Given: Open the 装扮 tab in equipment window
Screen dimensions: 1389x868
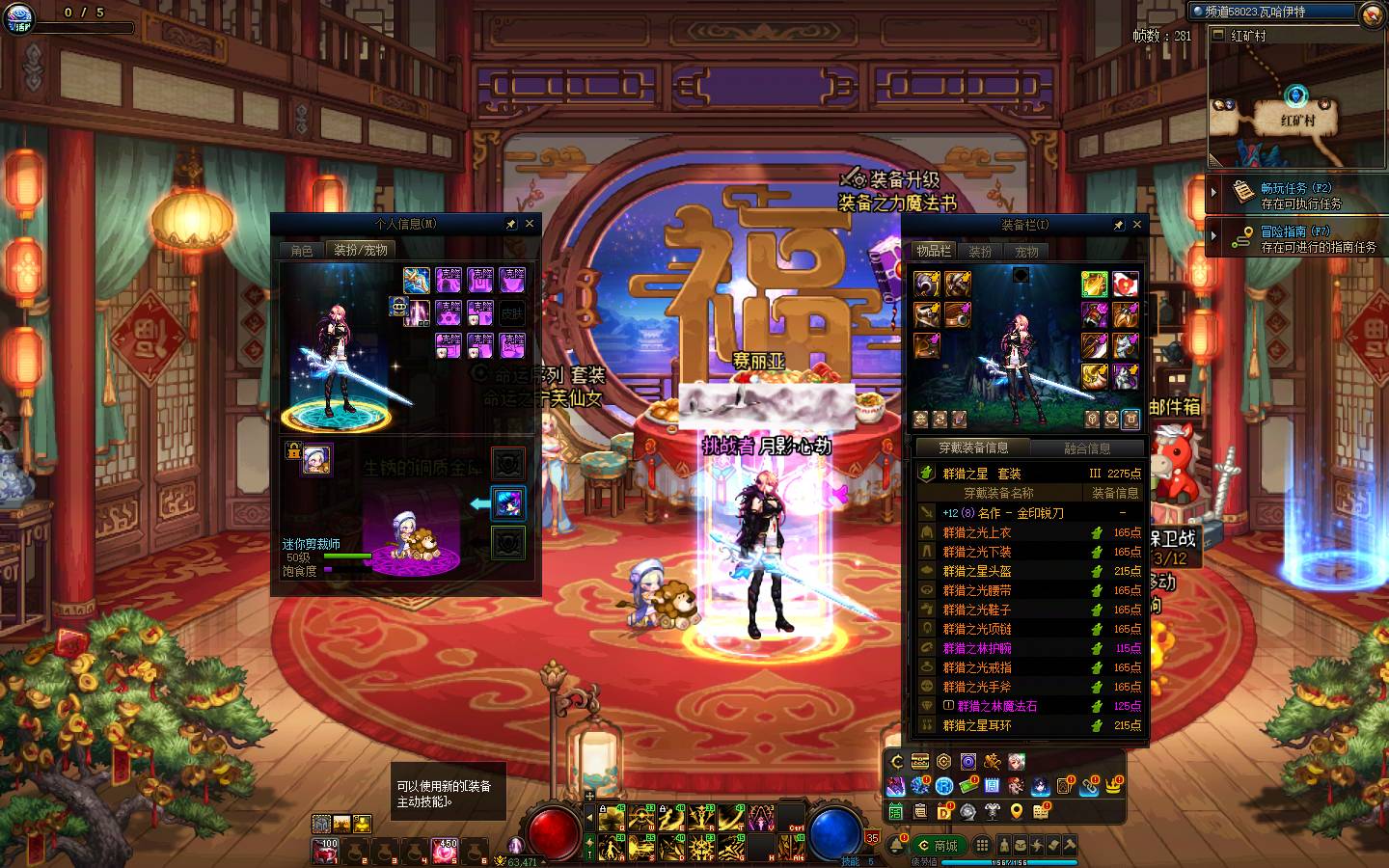Looking at the screenshot, I should click(980, 251).
